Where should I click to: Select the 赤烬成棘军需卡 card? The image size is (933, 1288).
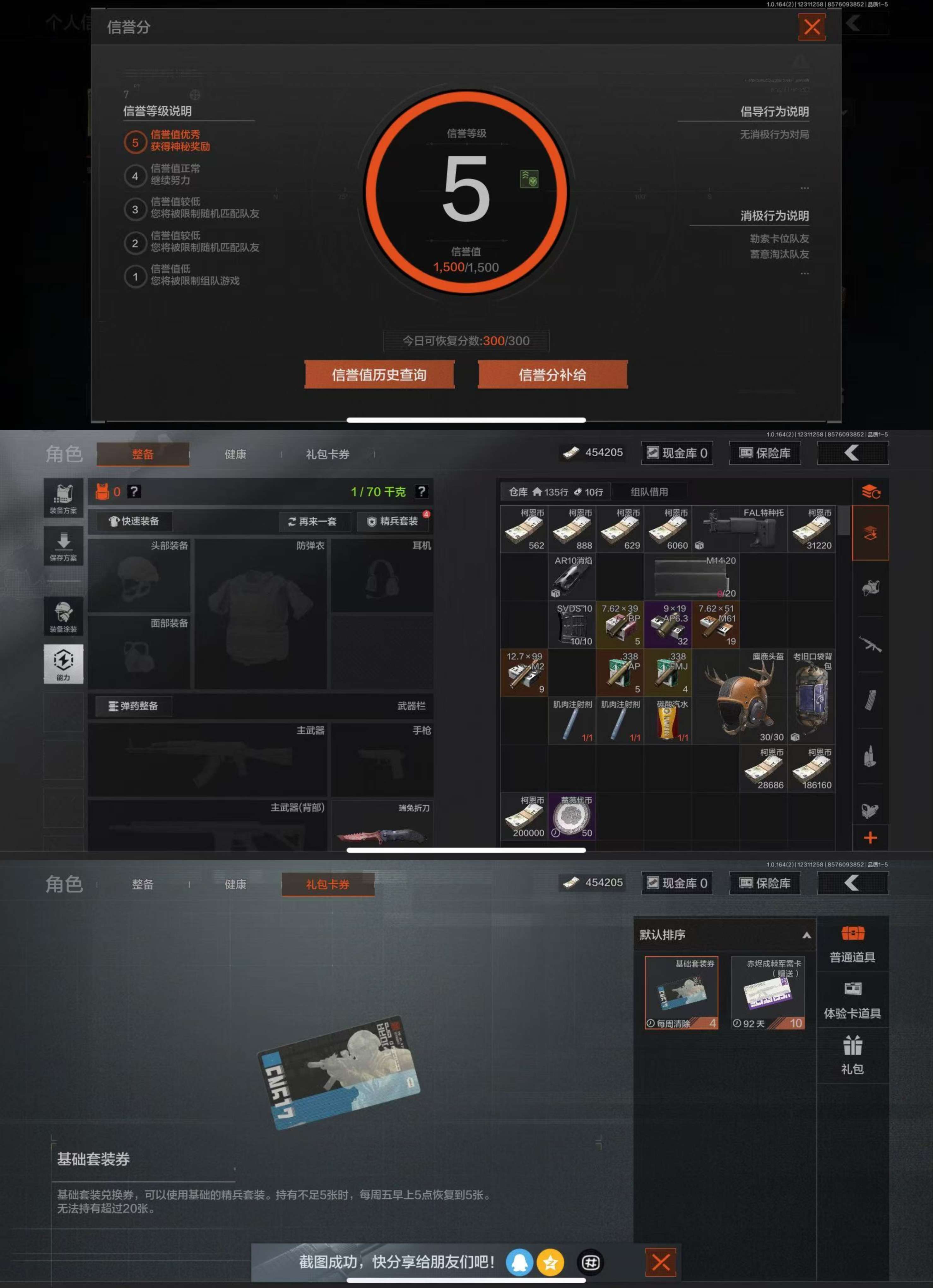point(768,992)
